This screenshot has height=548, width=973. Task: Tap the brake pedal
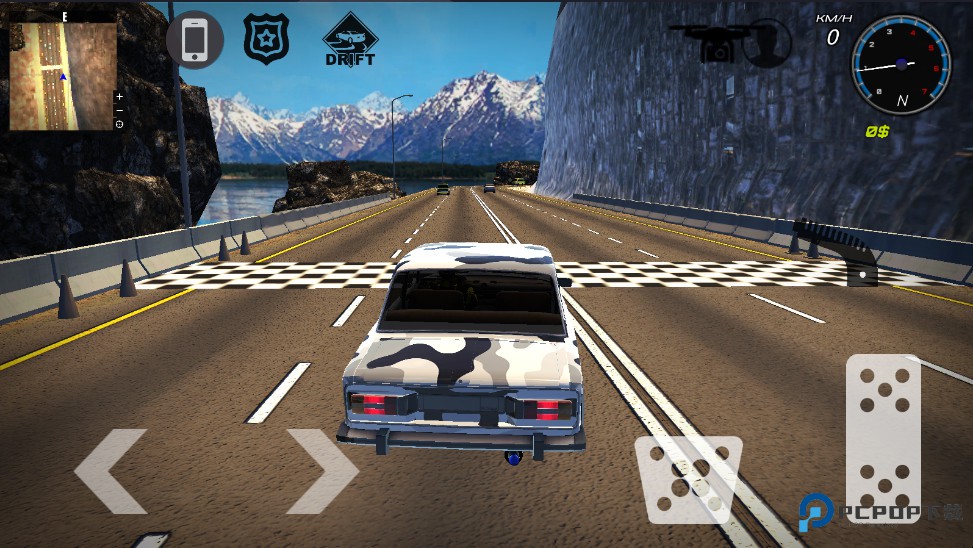pyautogui.click(x=688, y=479)
